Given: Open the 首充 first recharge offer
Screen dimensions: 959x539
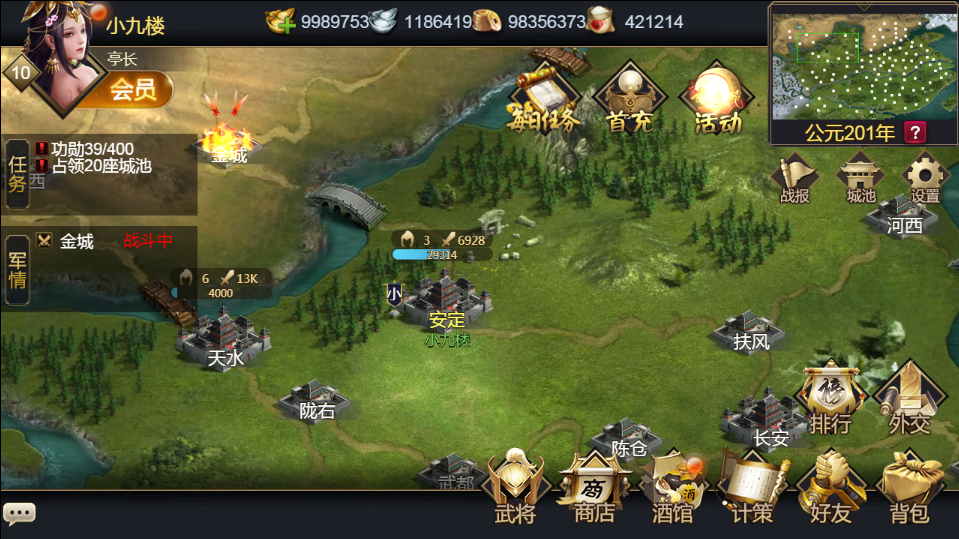Looking at the screenshot, I should [x=629, y=100].
